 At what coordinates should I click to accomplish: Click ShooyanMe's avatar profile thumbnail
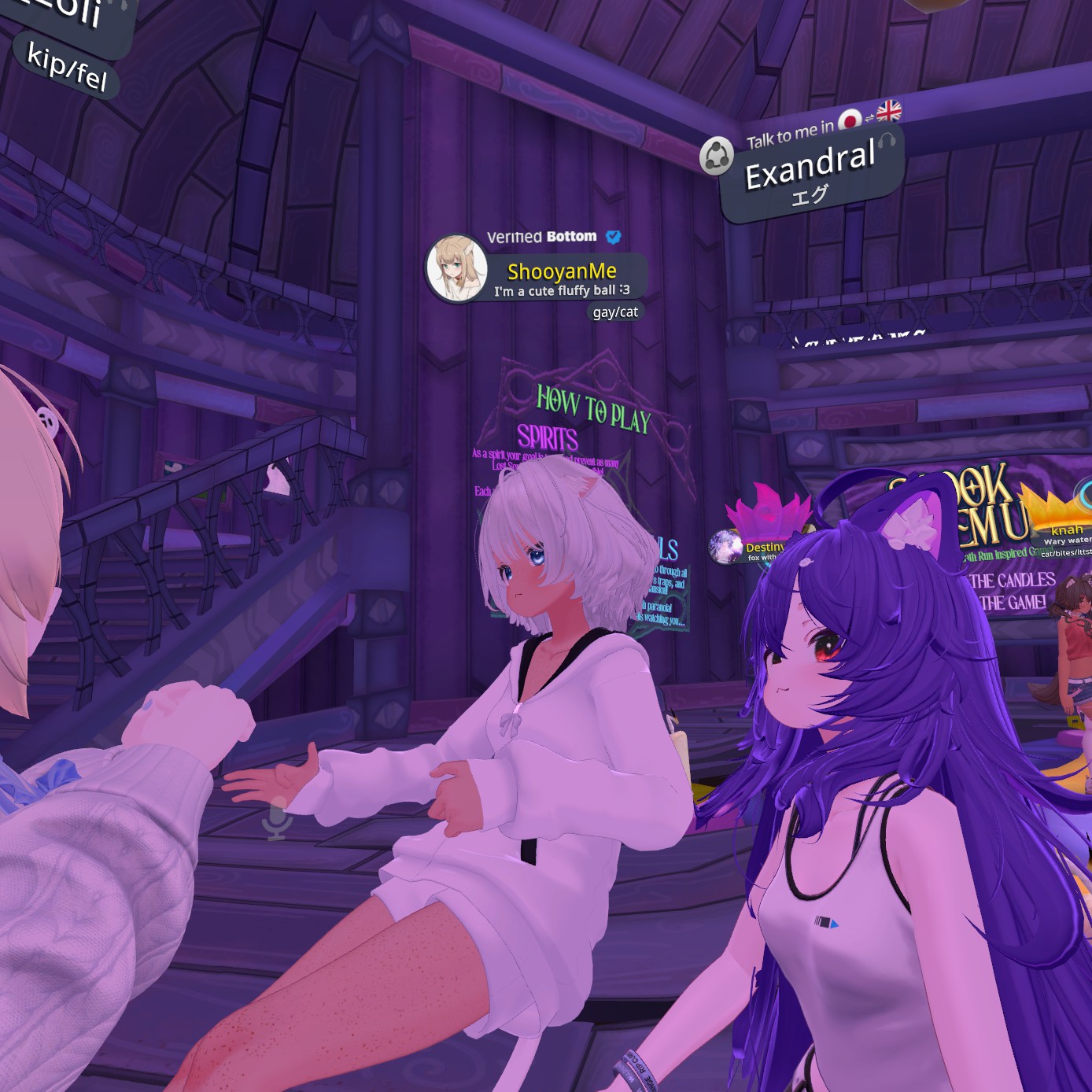[456, 268]
